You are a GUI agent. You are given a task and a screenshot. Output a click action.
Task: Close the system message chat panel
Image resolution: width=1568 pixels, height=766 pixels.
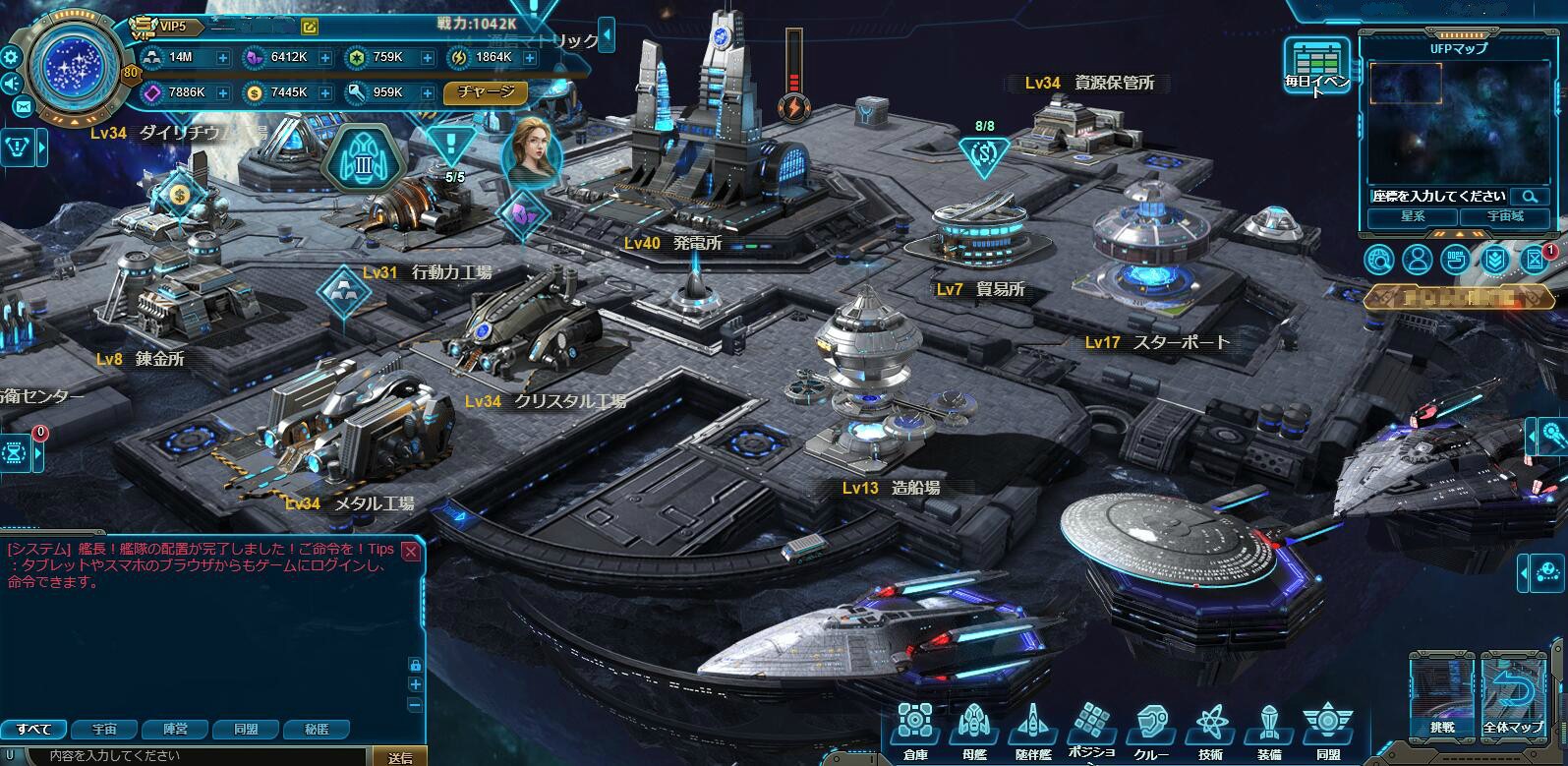(x=411, y=552)
